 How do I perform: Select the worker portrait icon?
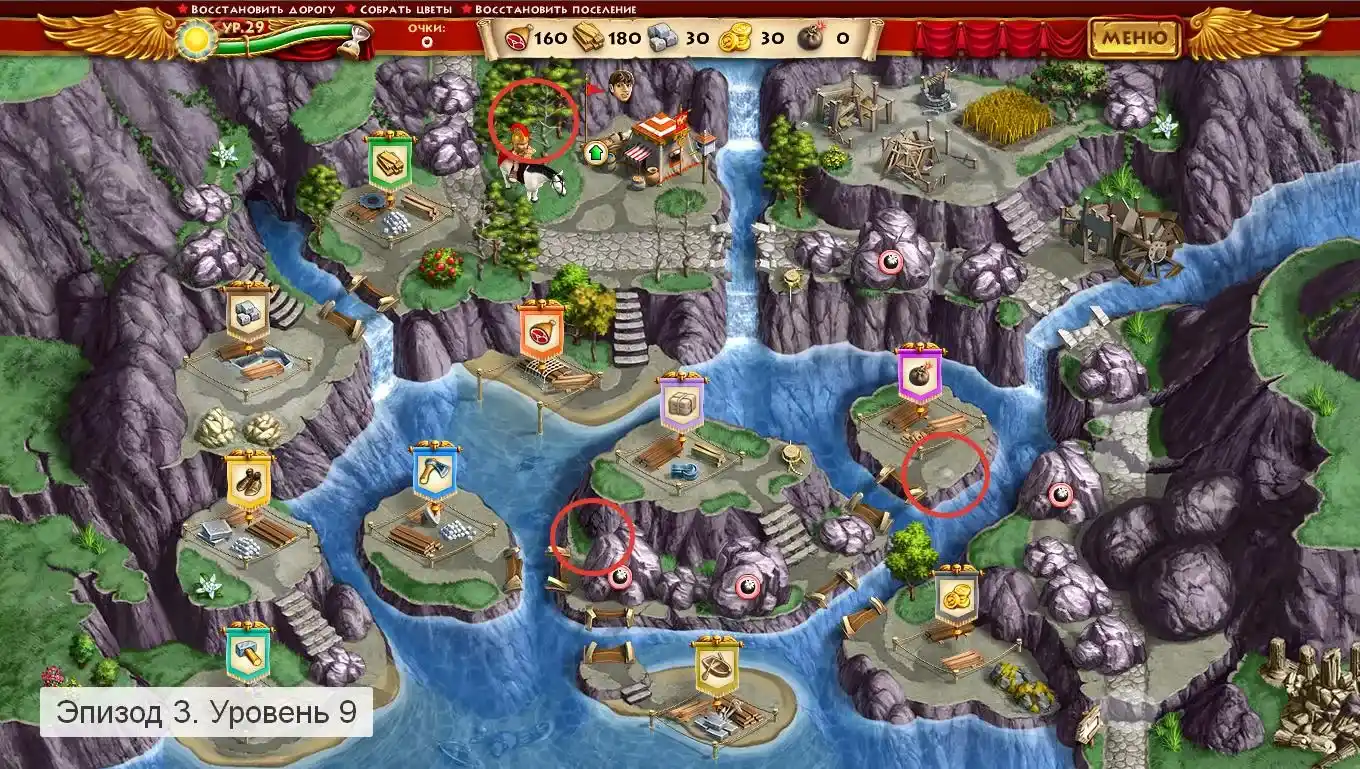click(x=624, y=86)
